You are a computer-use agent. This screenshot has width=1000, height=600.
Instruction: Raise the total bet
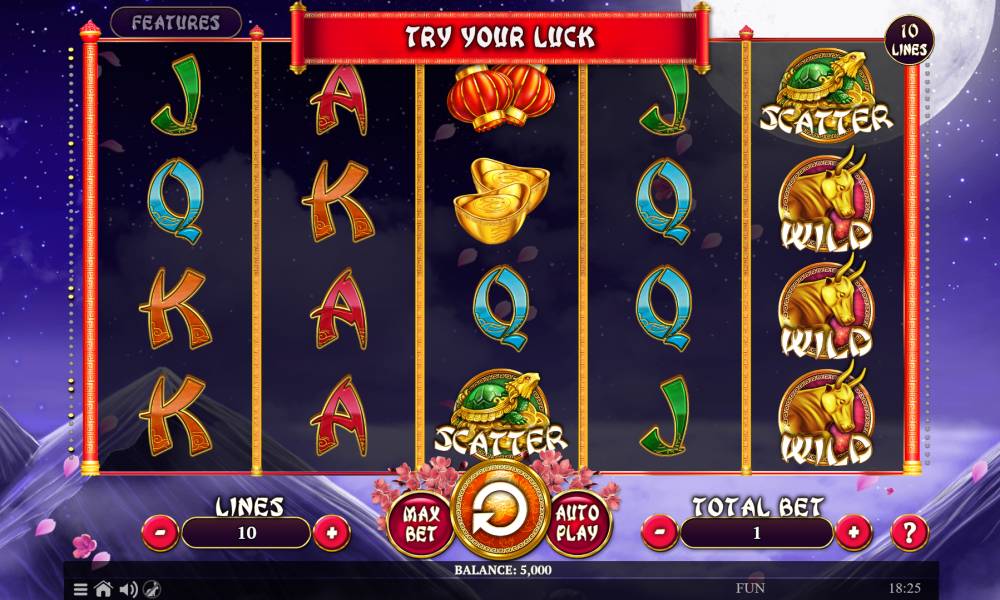852,532
